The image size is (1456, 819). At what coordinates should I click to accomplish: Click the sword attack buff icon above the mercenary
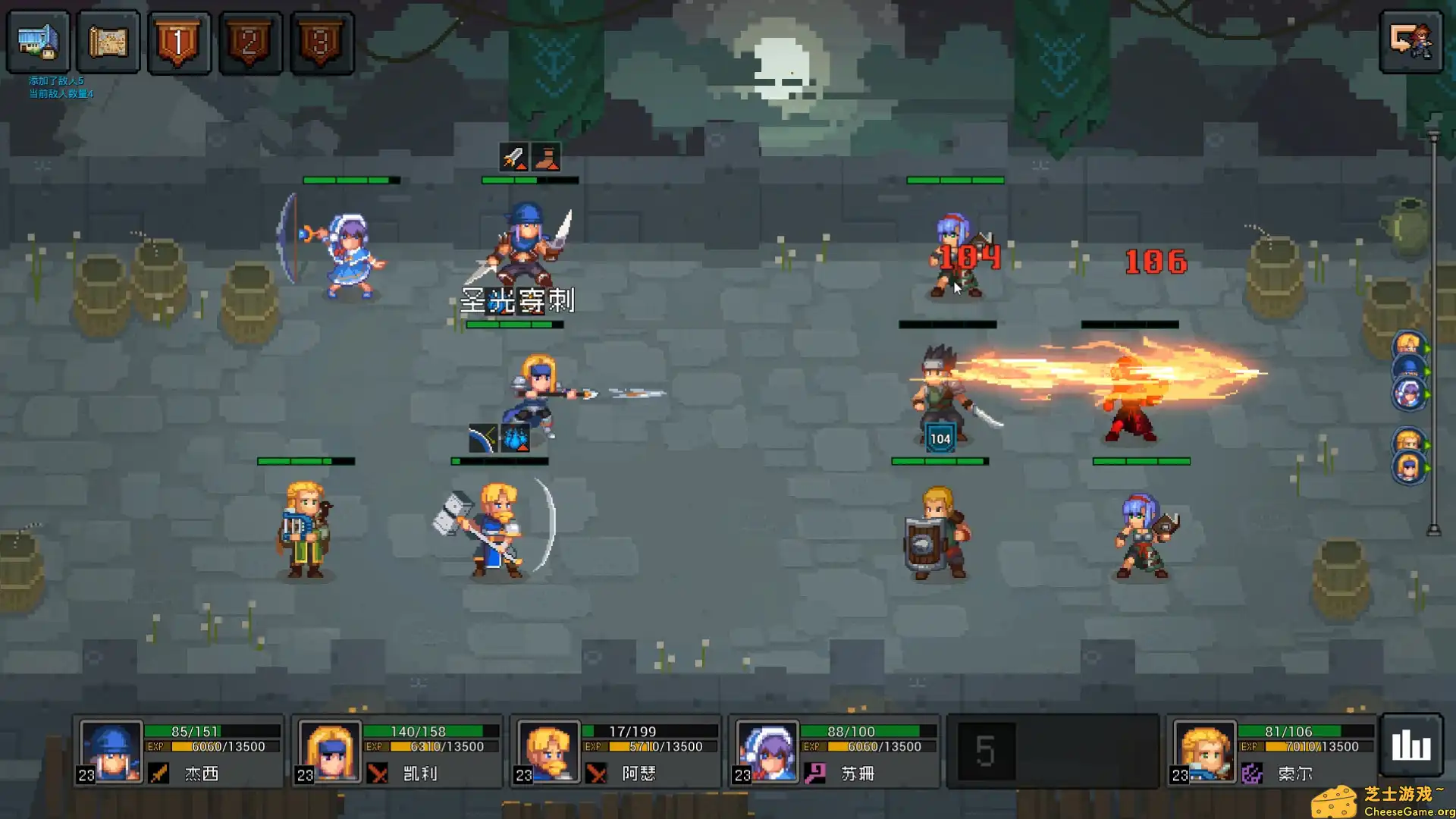pos(513,158)
